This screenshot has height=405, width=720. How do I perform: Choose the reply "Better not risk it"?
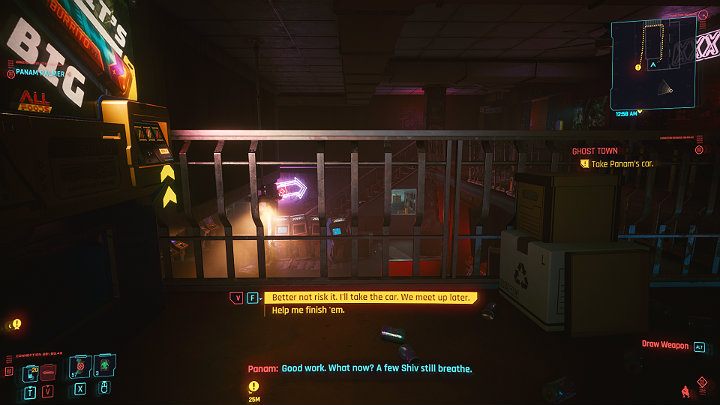[x=368, y=297]
